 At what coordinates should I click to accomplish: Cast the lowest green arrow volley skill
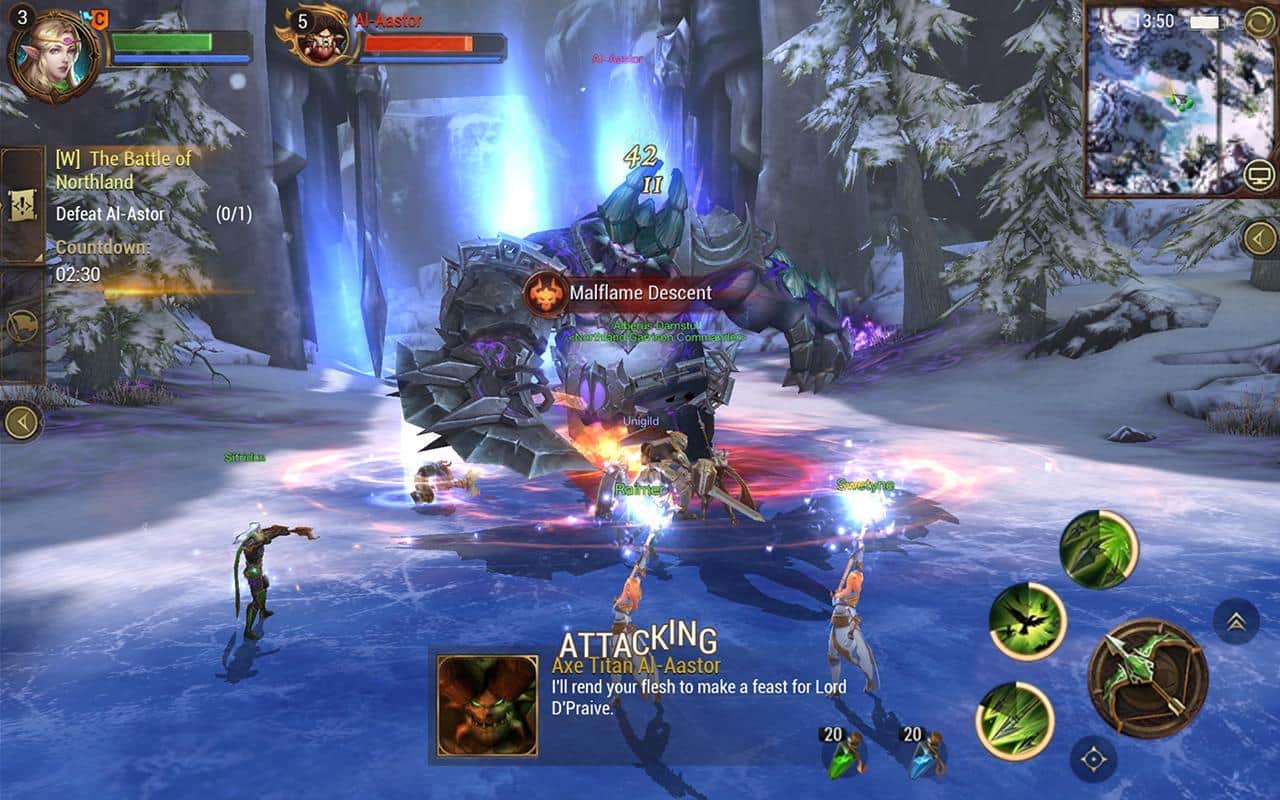1015,721
